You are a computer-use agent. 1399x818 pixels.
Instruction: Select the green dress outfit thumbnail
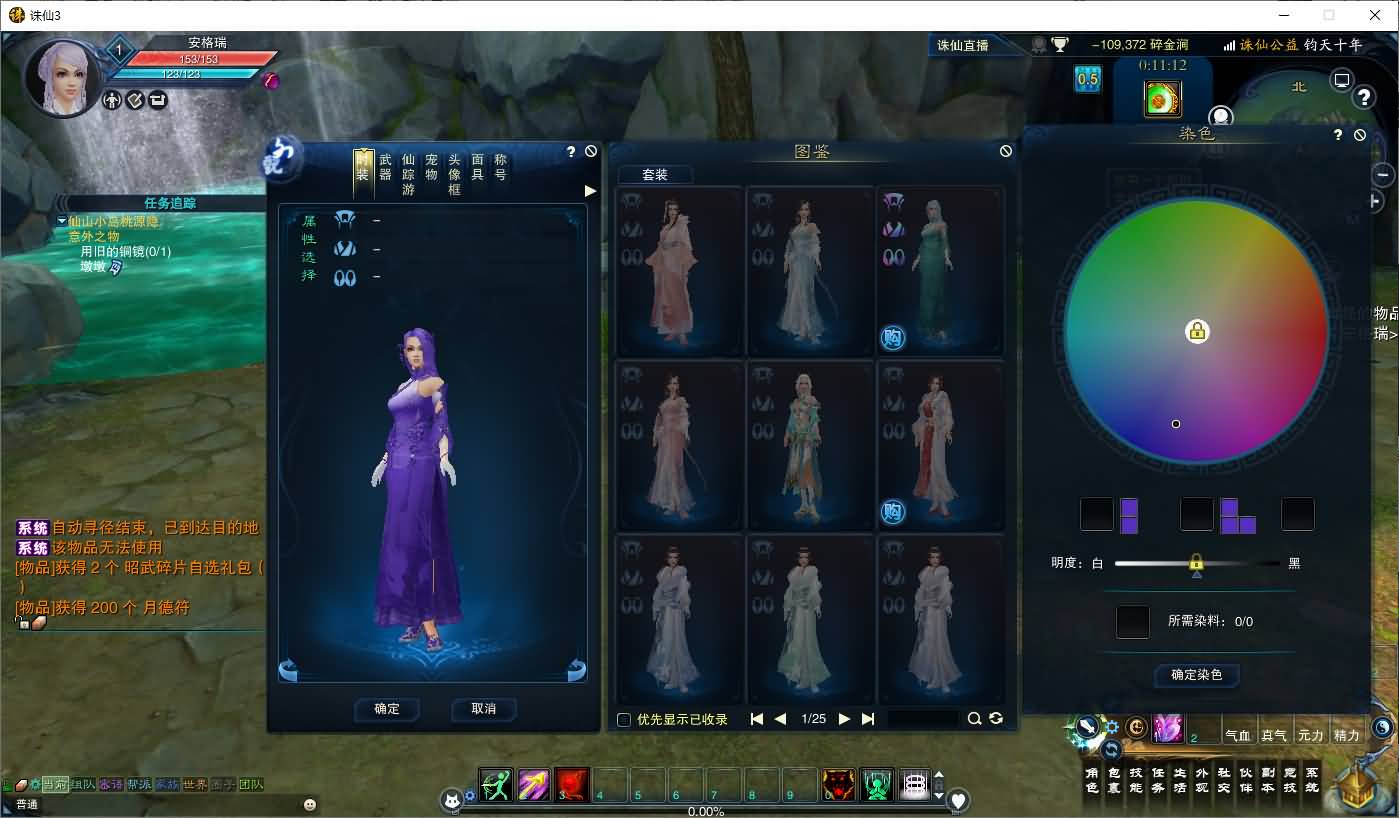940,270
